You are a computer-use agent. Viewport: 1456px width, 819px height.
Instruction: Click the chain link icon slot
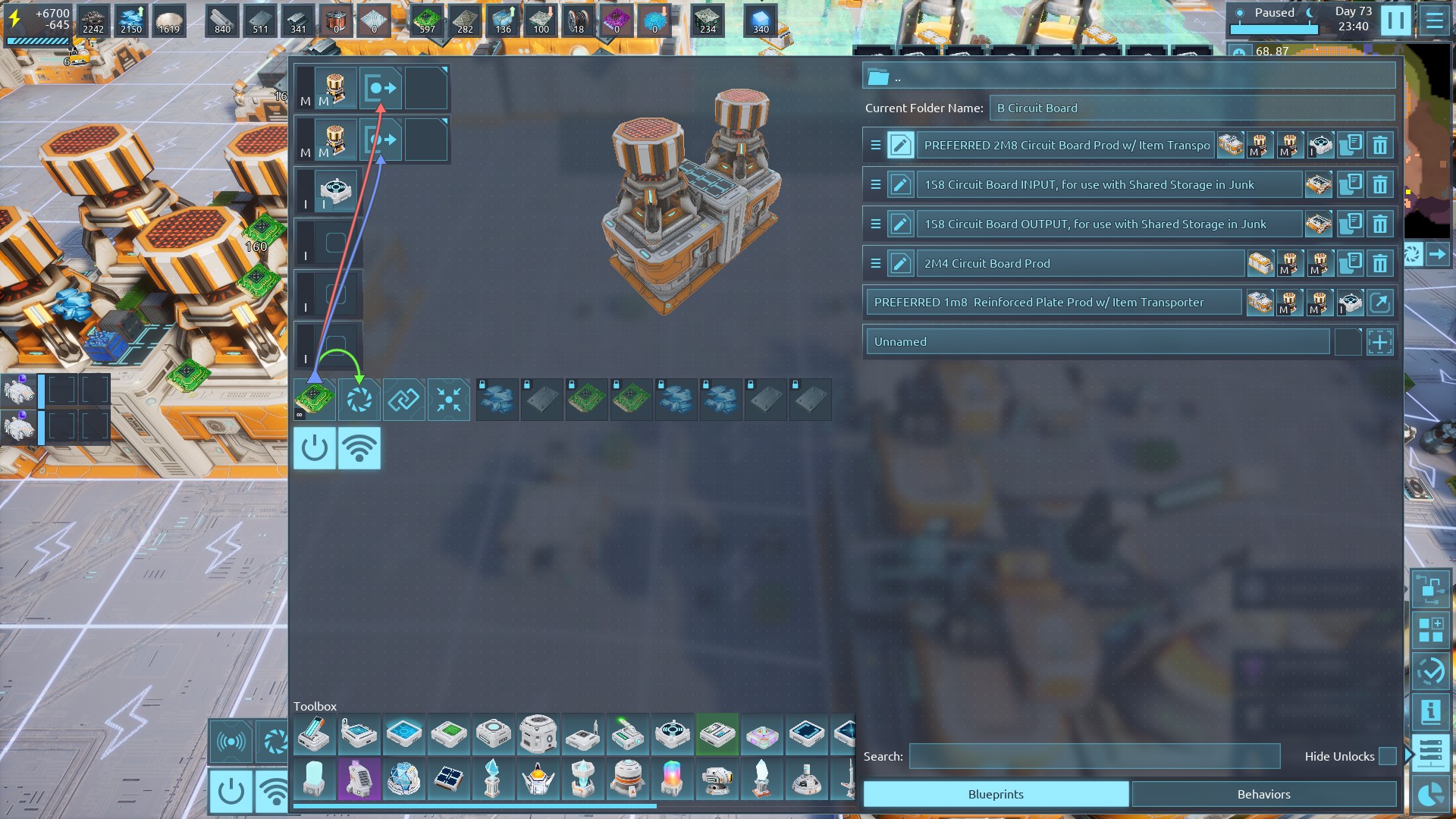pos(404,399)
